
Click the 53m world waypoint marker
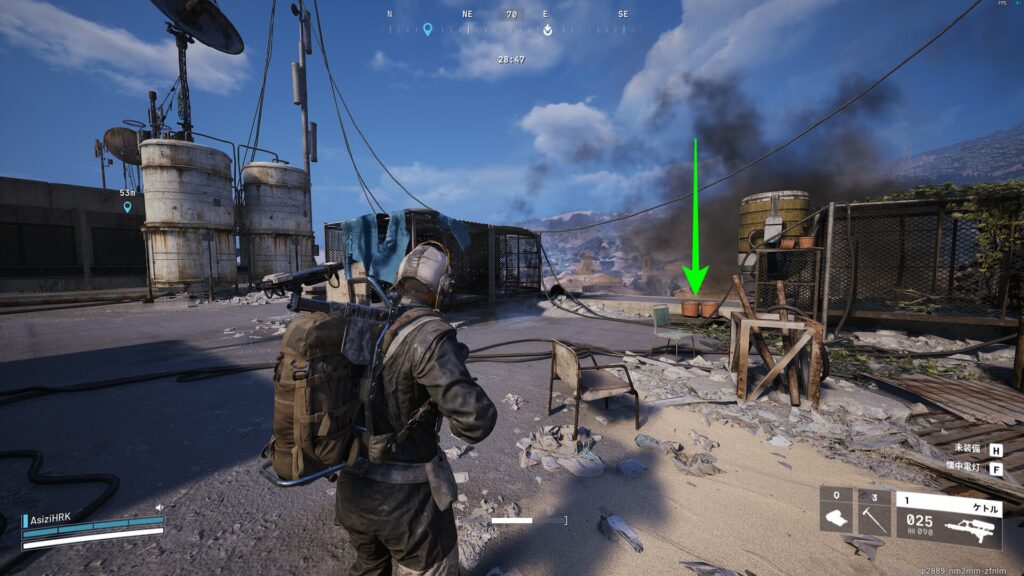(x=127, y=206)
